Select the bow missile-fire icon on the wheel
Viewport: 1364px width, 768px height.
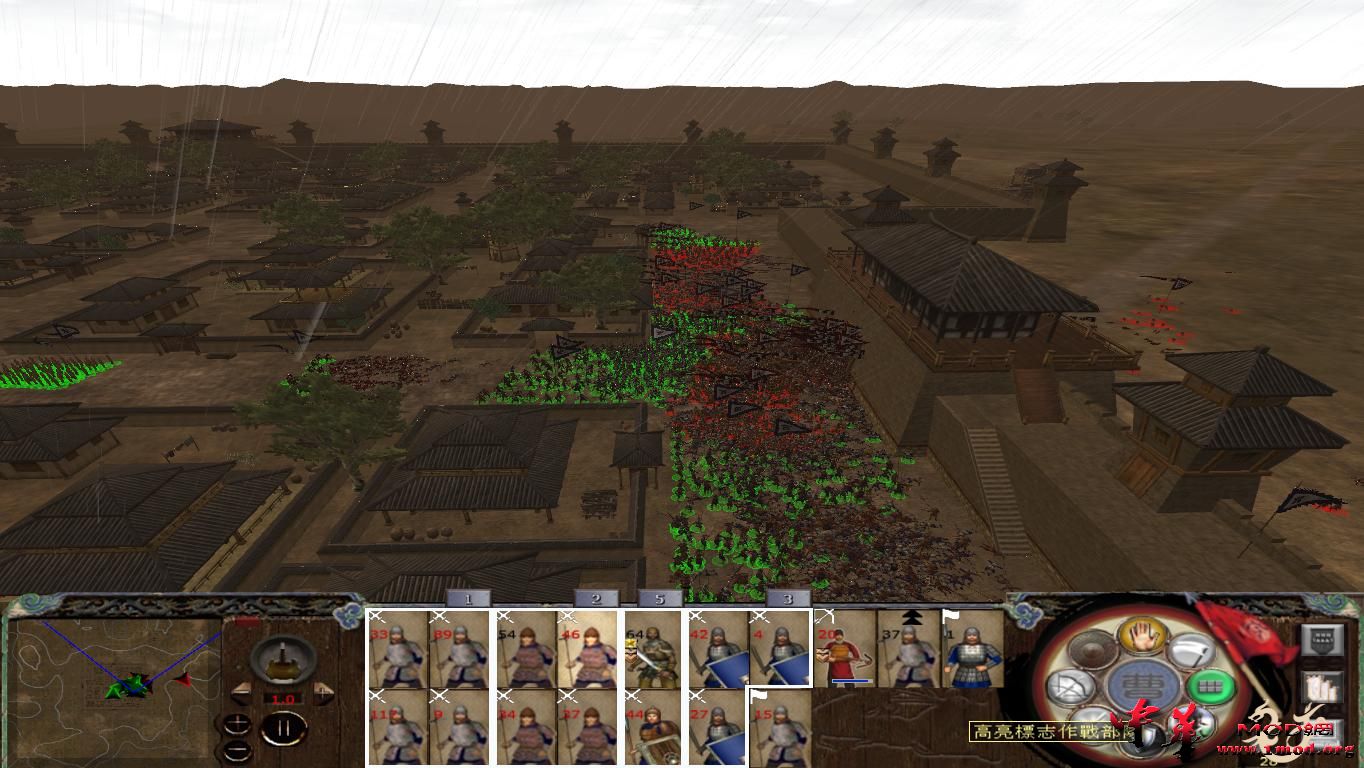(x=1070, y=686)
